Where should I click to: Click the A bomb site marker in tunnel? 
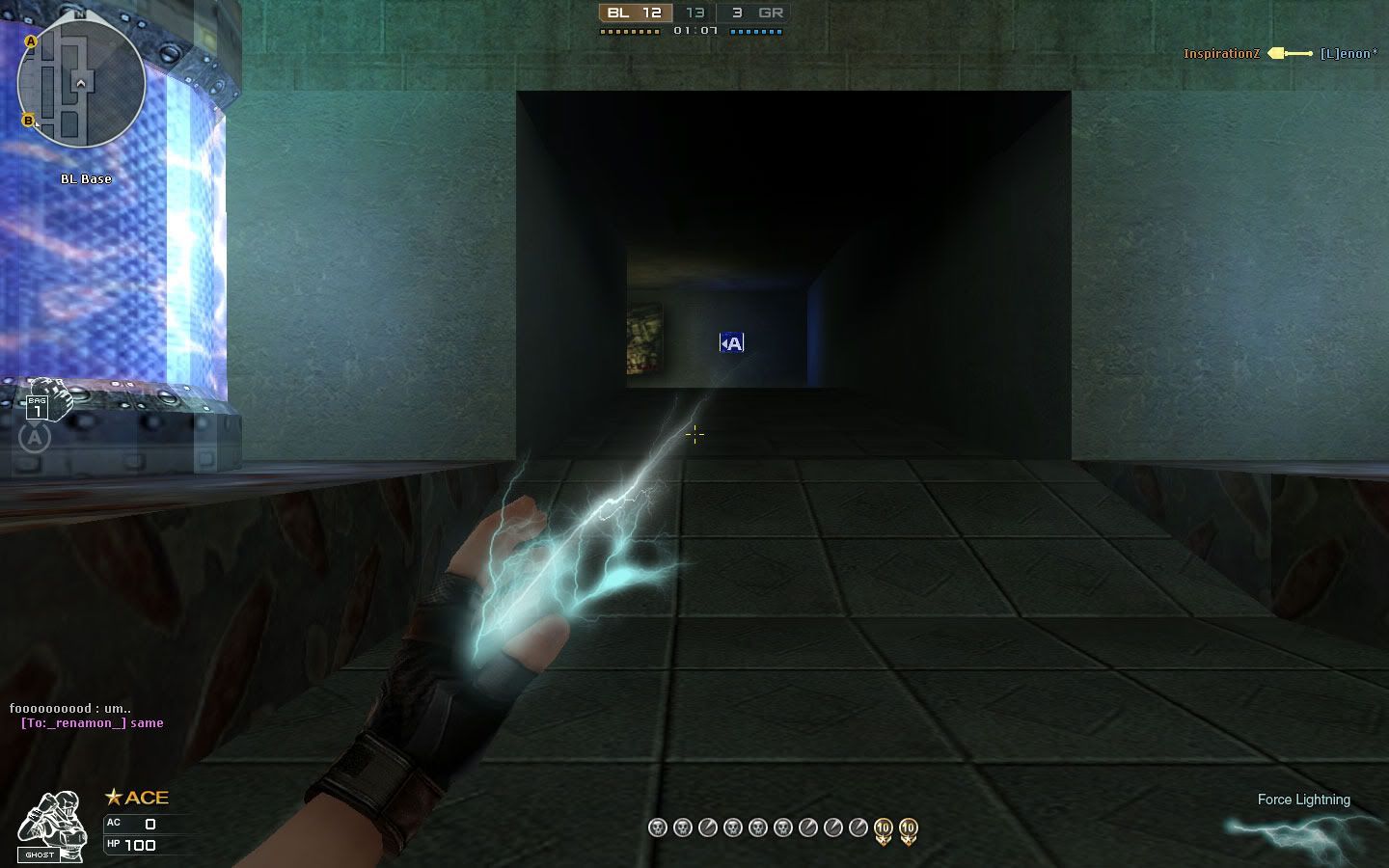pyautogui.click(x=730, y=341)
